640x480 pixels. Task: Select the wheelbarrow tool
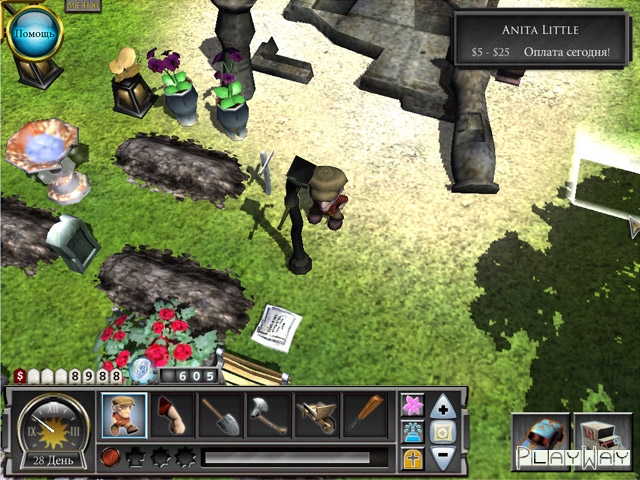(317, 415)
